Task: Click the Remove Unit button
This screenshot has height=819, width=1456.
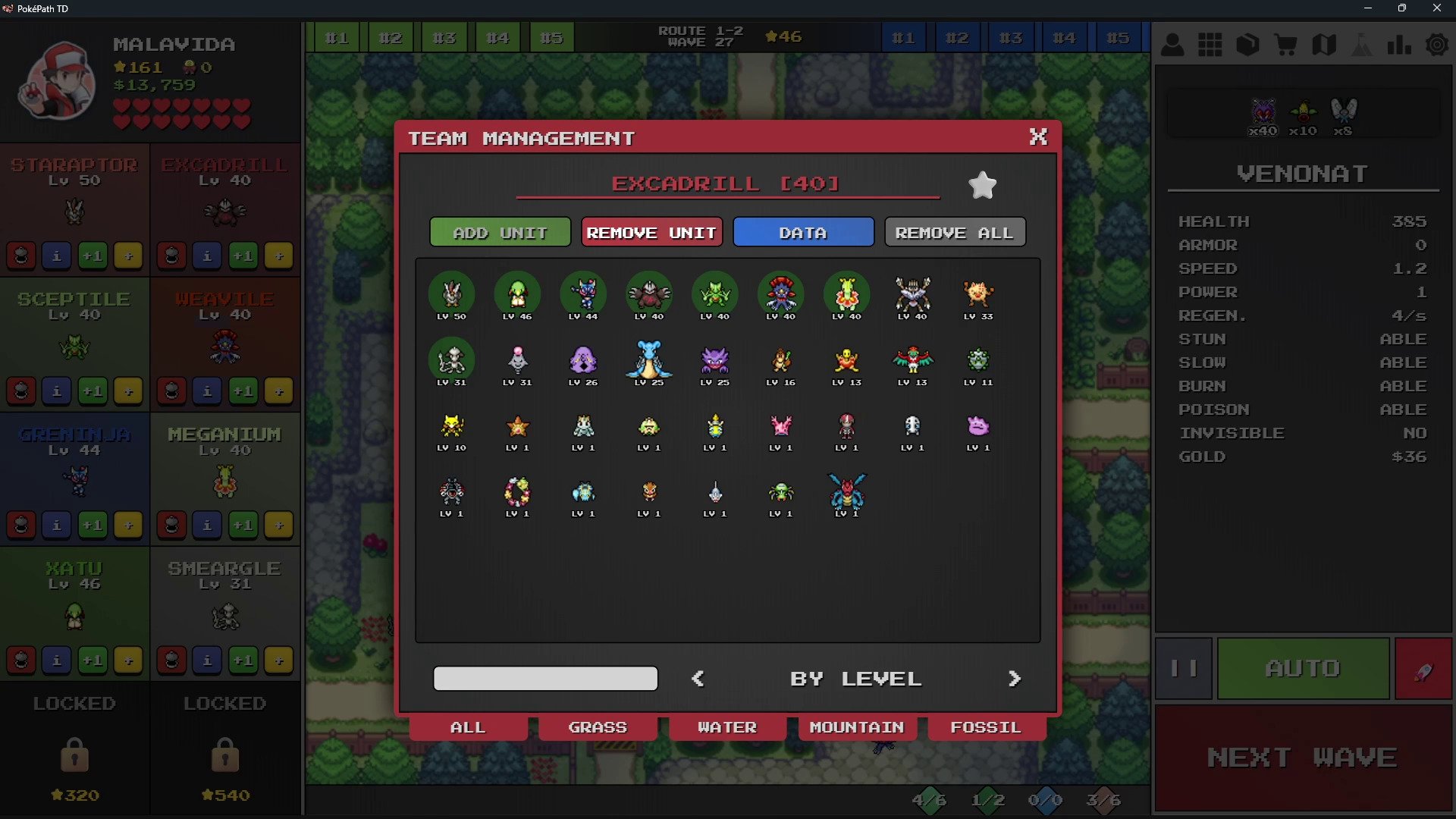Action: click(651, 233)
